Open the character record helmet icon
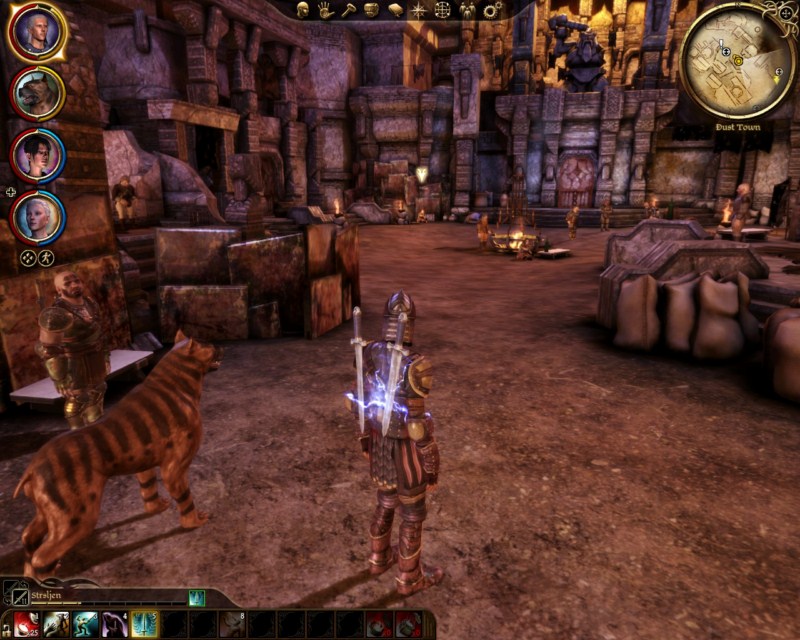 coord(302,10)
